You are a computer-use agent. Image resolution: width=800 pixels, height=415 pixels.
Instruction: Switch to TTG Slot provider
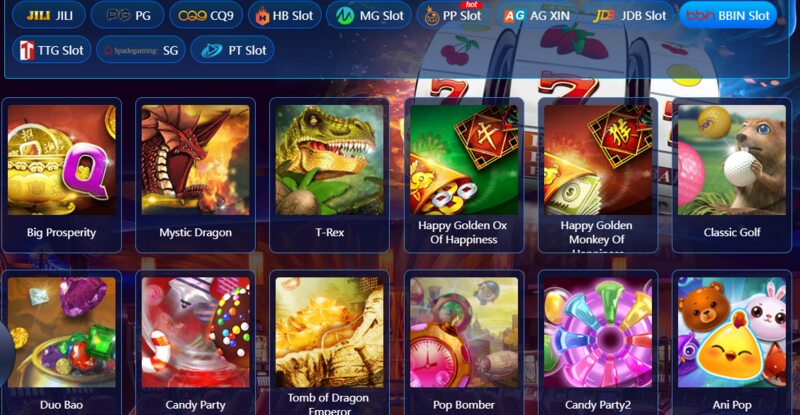point(51,50)
